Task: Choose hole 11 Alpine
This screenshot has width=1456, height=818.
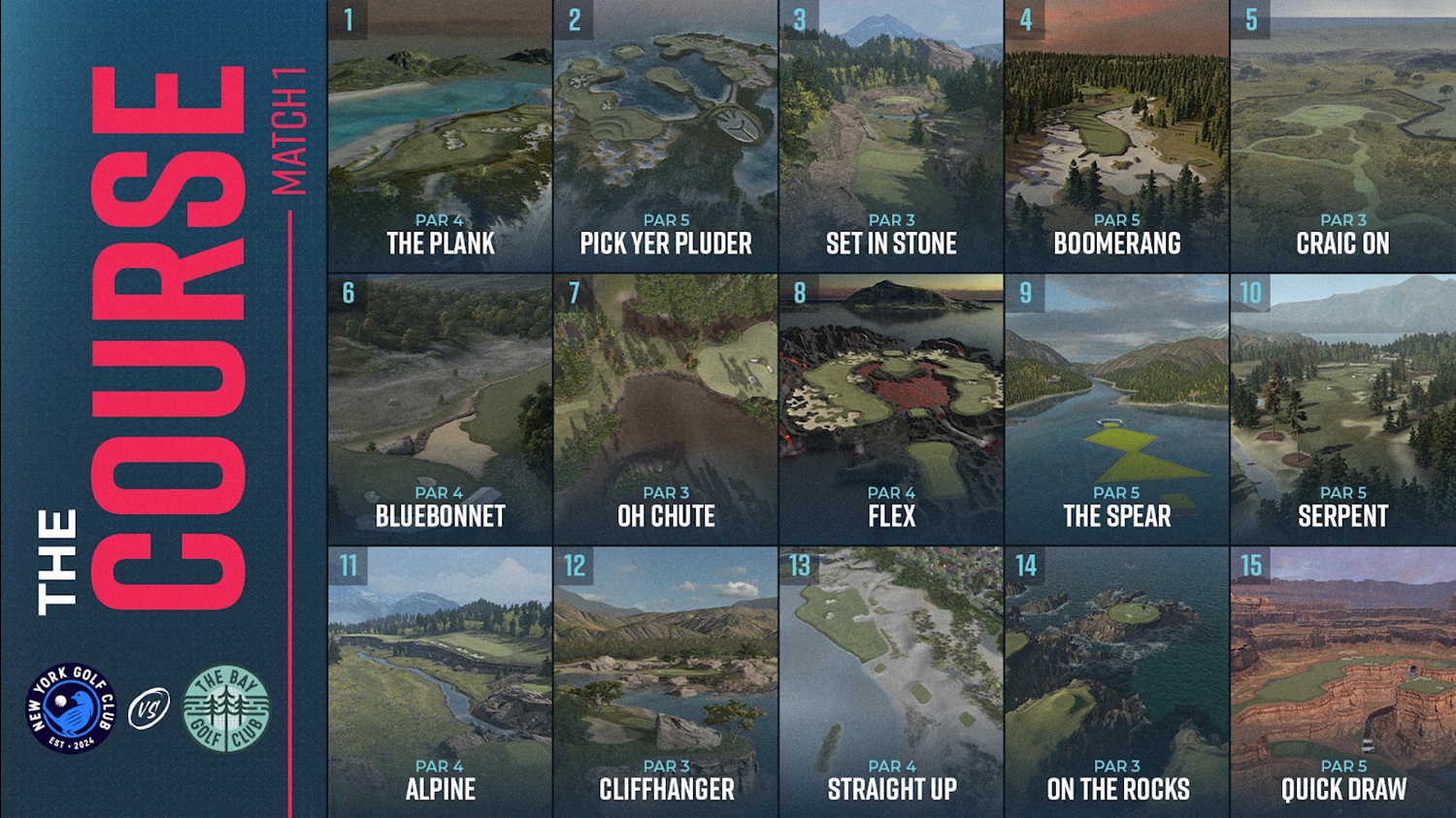Action: pos(440,681)
